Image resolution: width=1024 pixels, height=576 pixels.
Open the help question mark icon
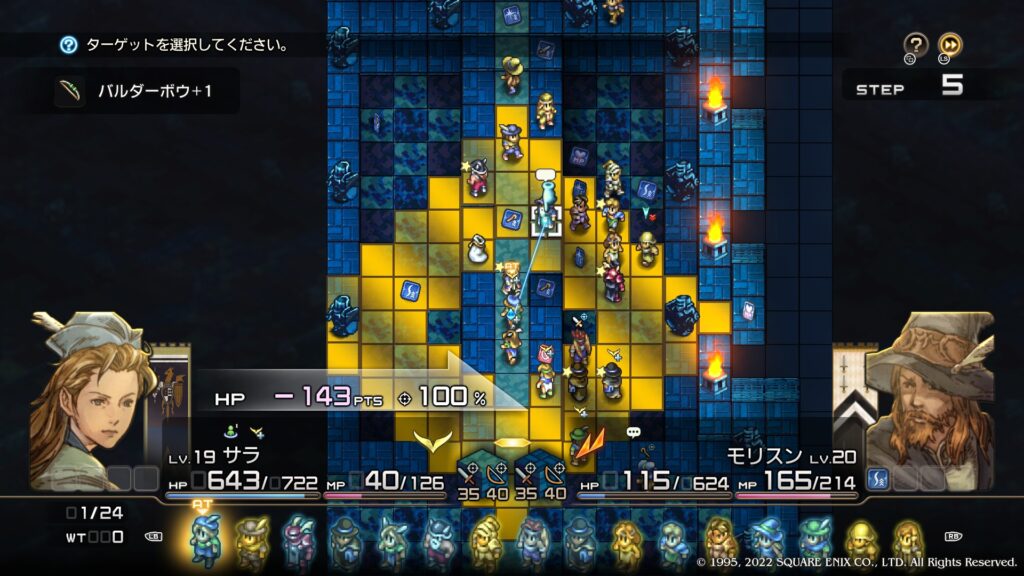pyautogui.click(x=916, y=45)
